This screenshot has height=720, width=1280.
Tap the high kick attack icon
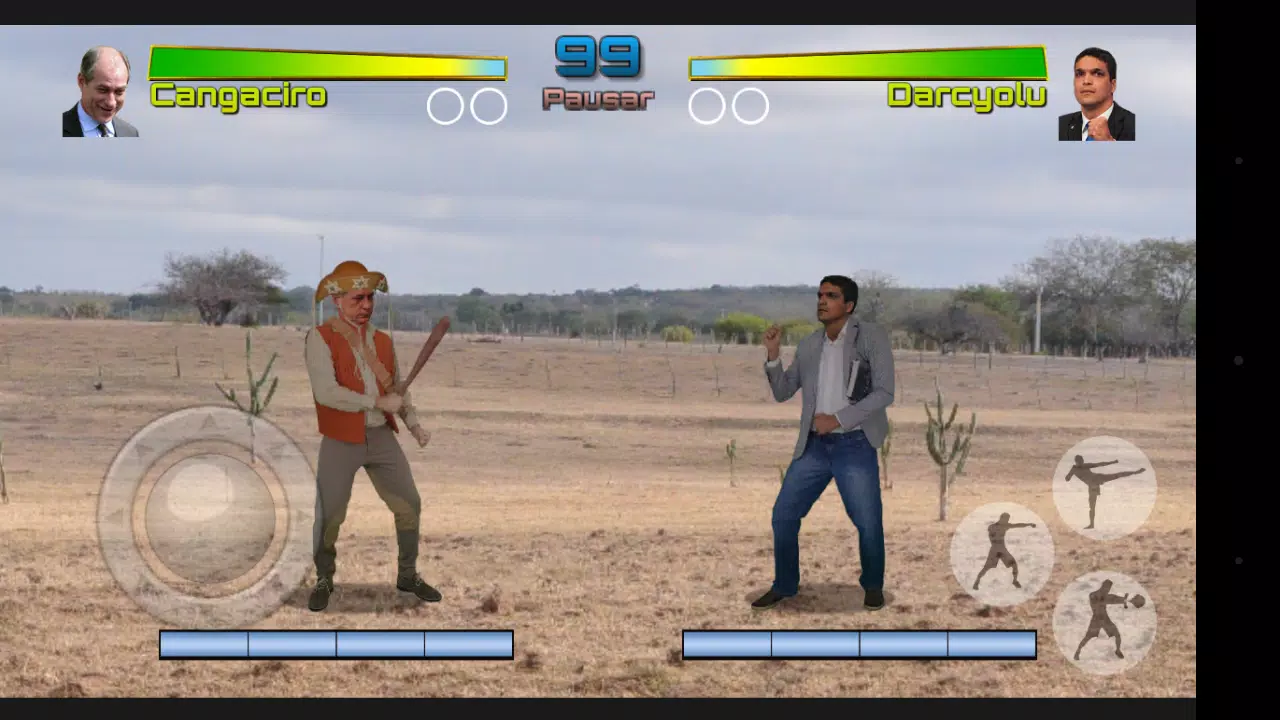tap(1103, 487)
